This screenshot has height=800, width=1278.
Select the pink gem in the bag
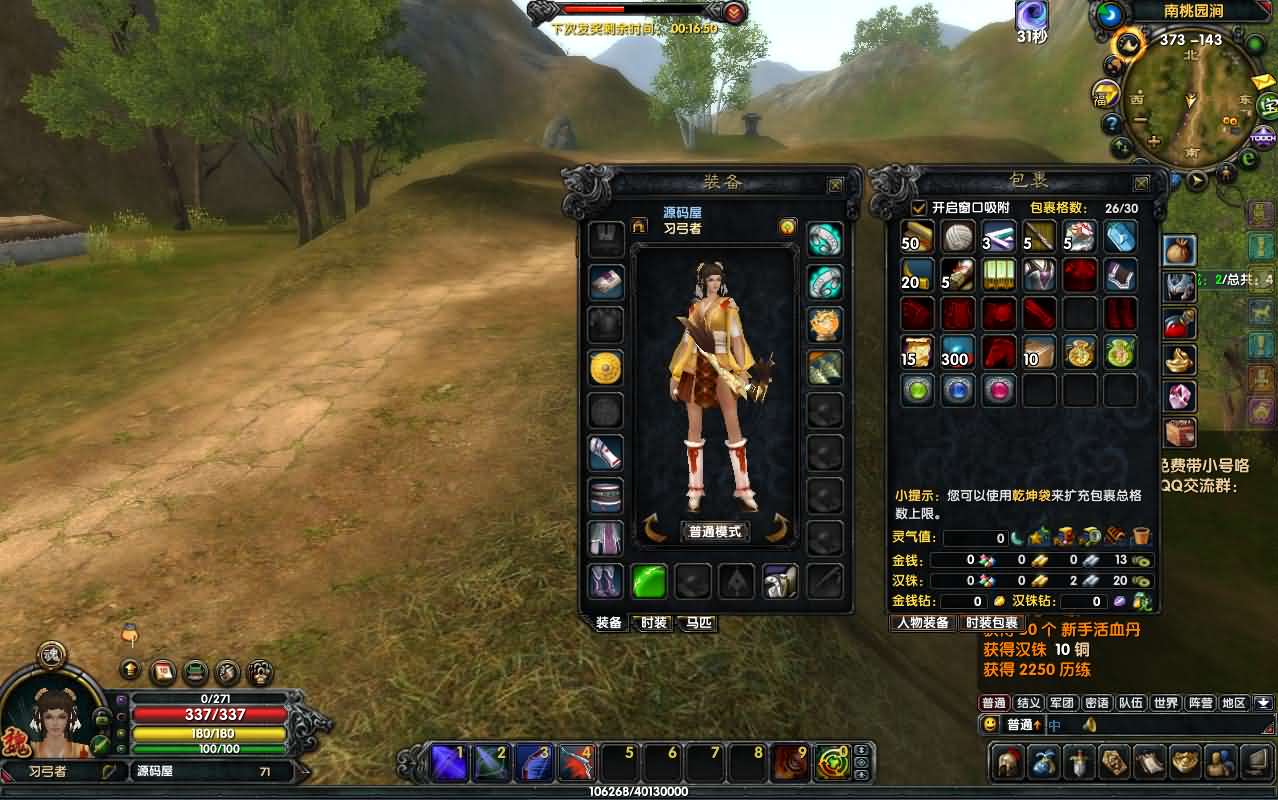[x=998, y=390]
